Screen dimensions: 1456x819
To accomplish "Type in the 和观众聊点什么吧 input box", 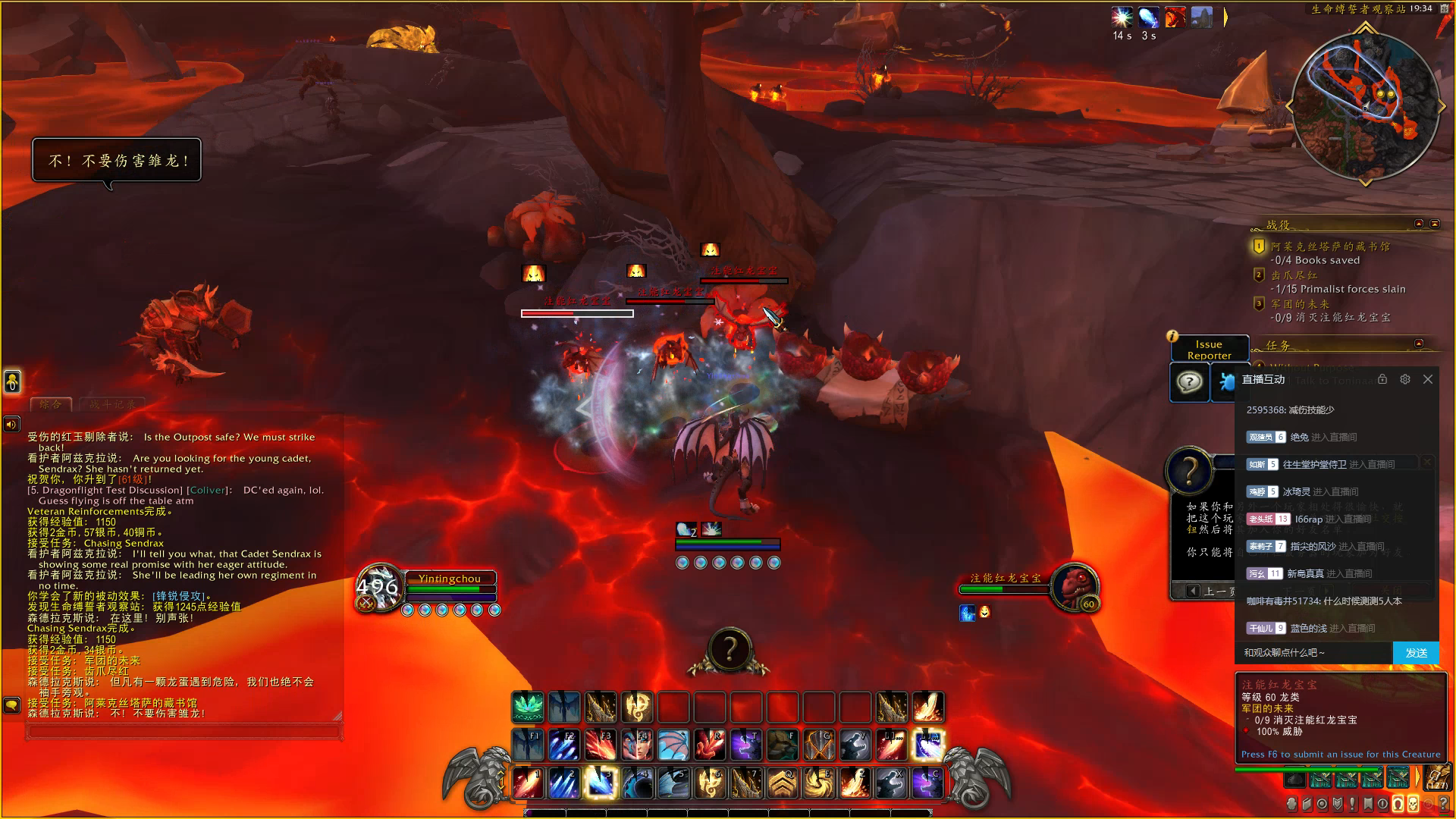I will pyautogui.click(x=1316, y=653).
